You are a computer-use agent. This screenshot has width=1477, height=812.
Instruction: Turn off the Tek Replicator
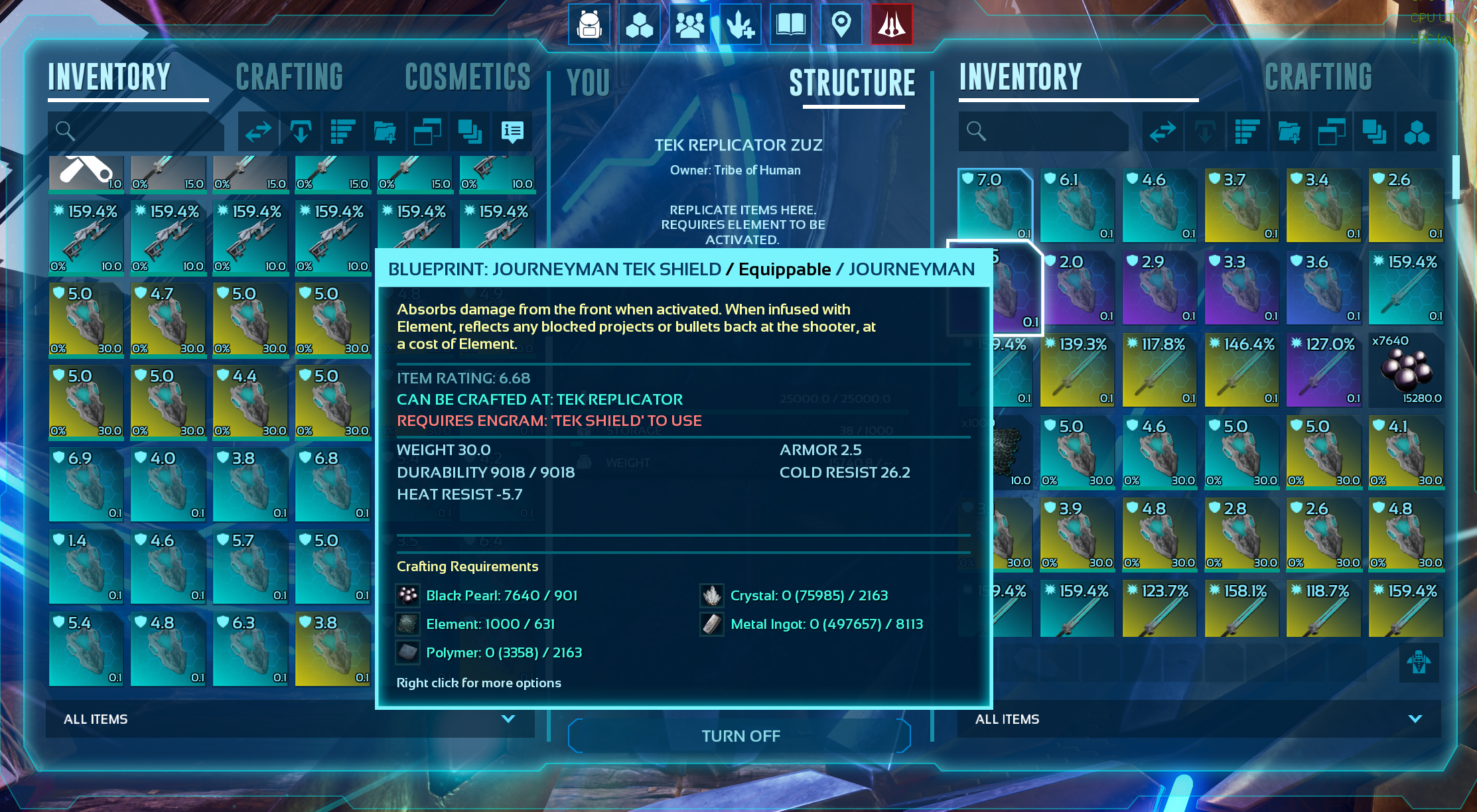pyautogui.click(x=740, y=736)
